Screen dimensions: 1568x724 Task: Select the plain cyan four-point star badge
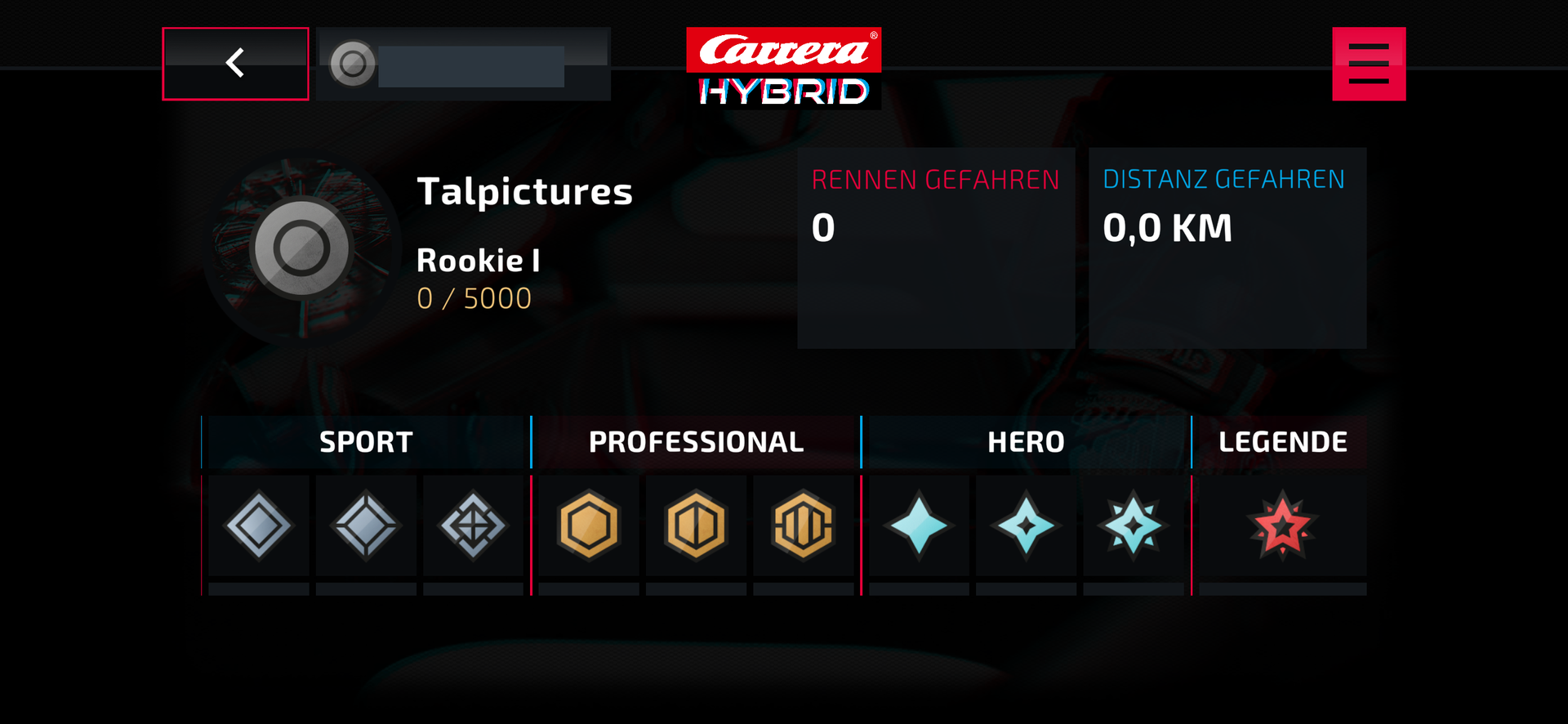919,525
